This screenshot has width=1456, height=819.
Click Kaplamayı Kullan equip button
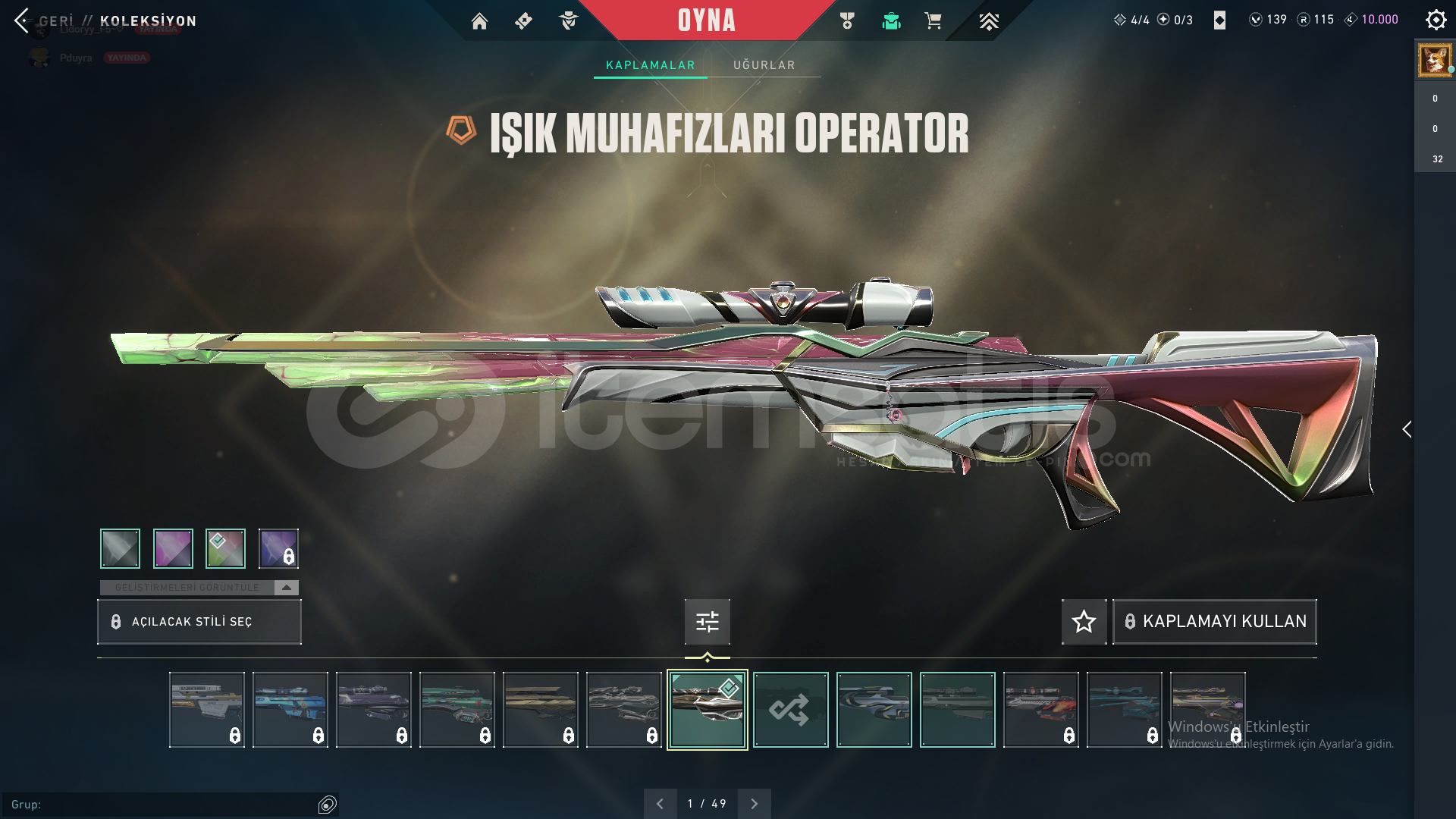1215,622
